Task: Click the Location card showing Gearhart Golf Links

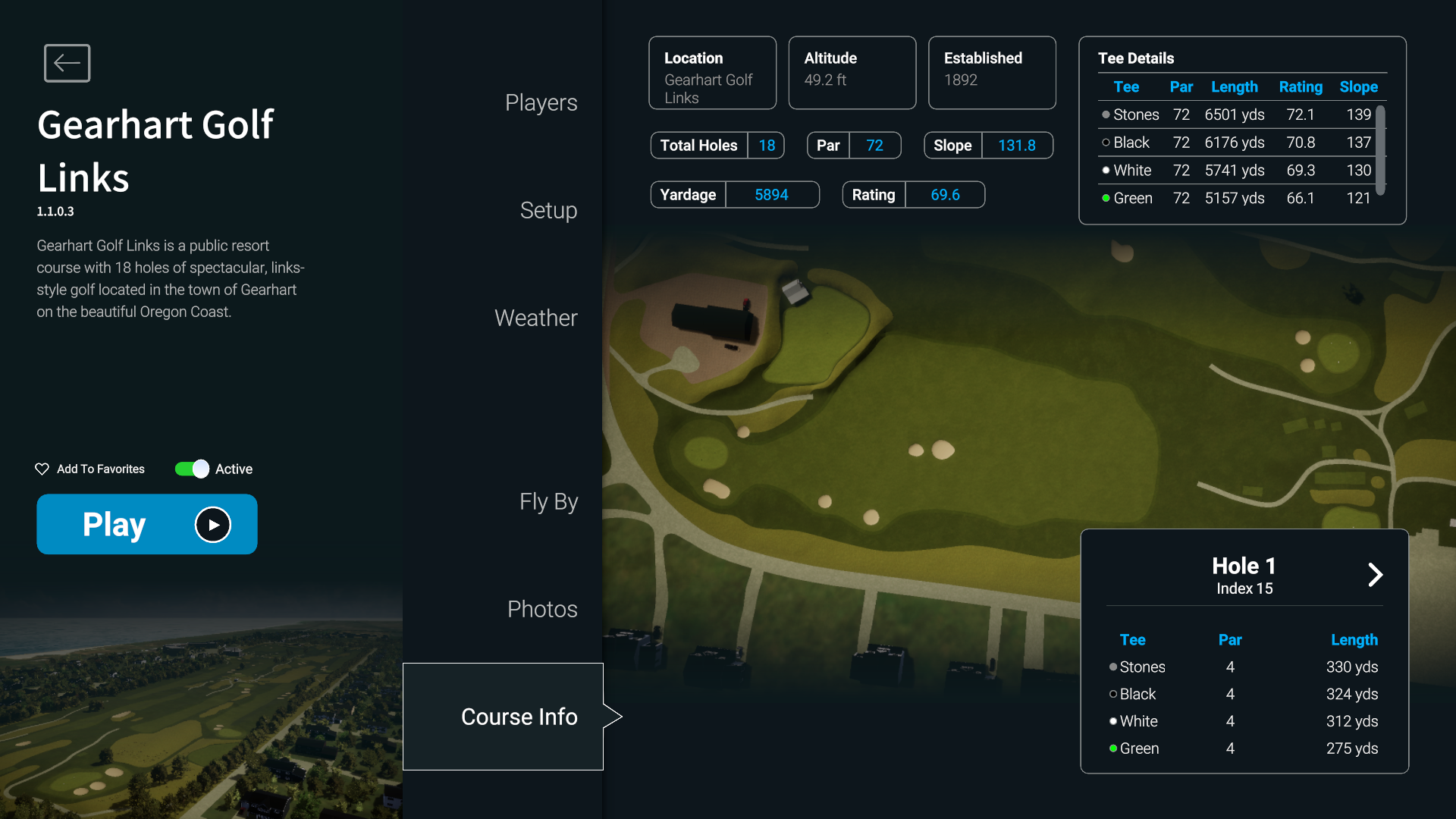Action: 712,72
